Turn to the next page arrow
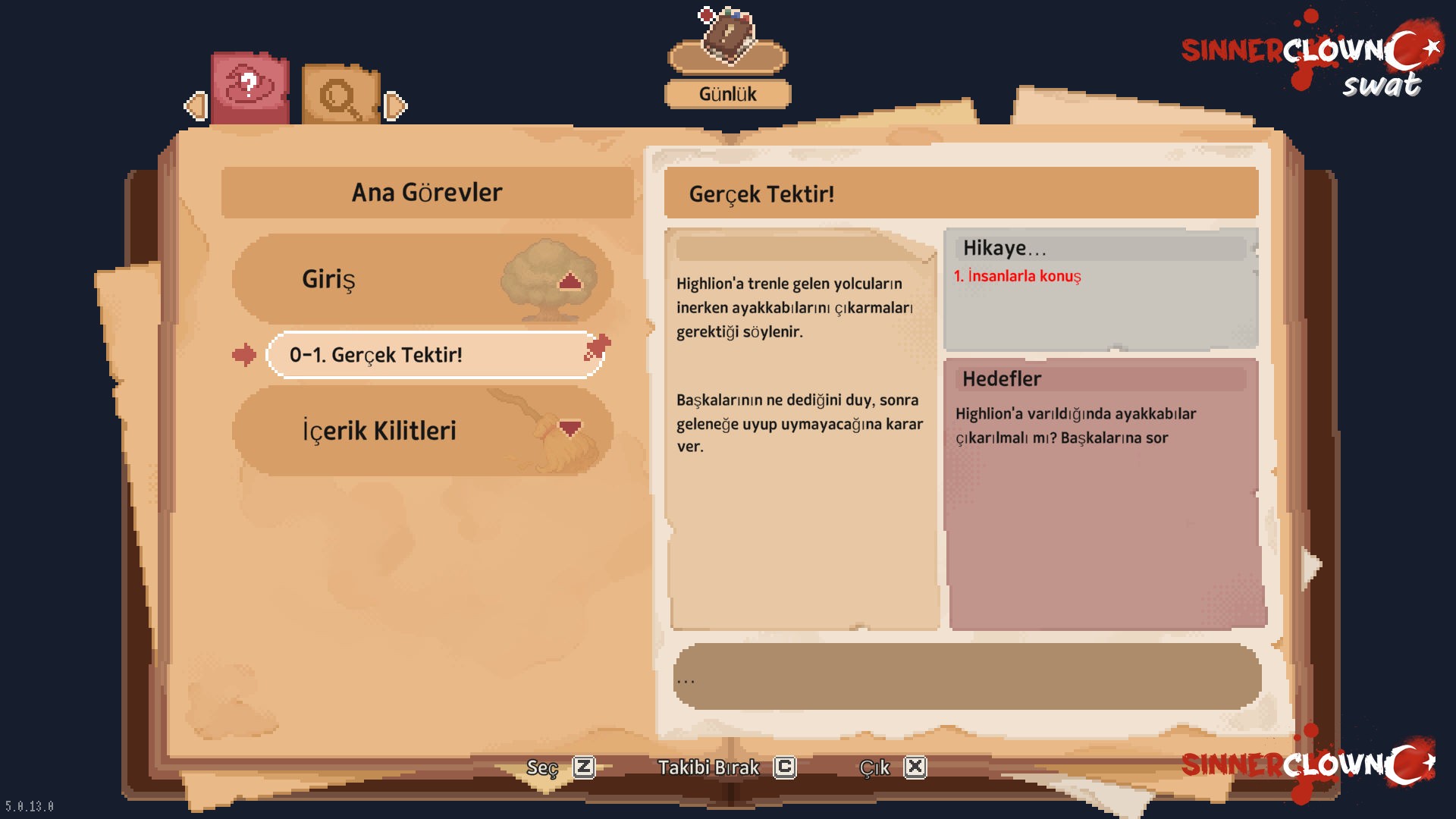 1310,566
